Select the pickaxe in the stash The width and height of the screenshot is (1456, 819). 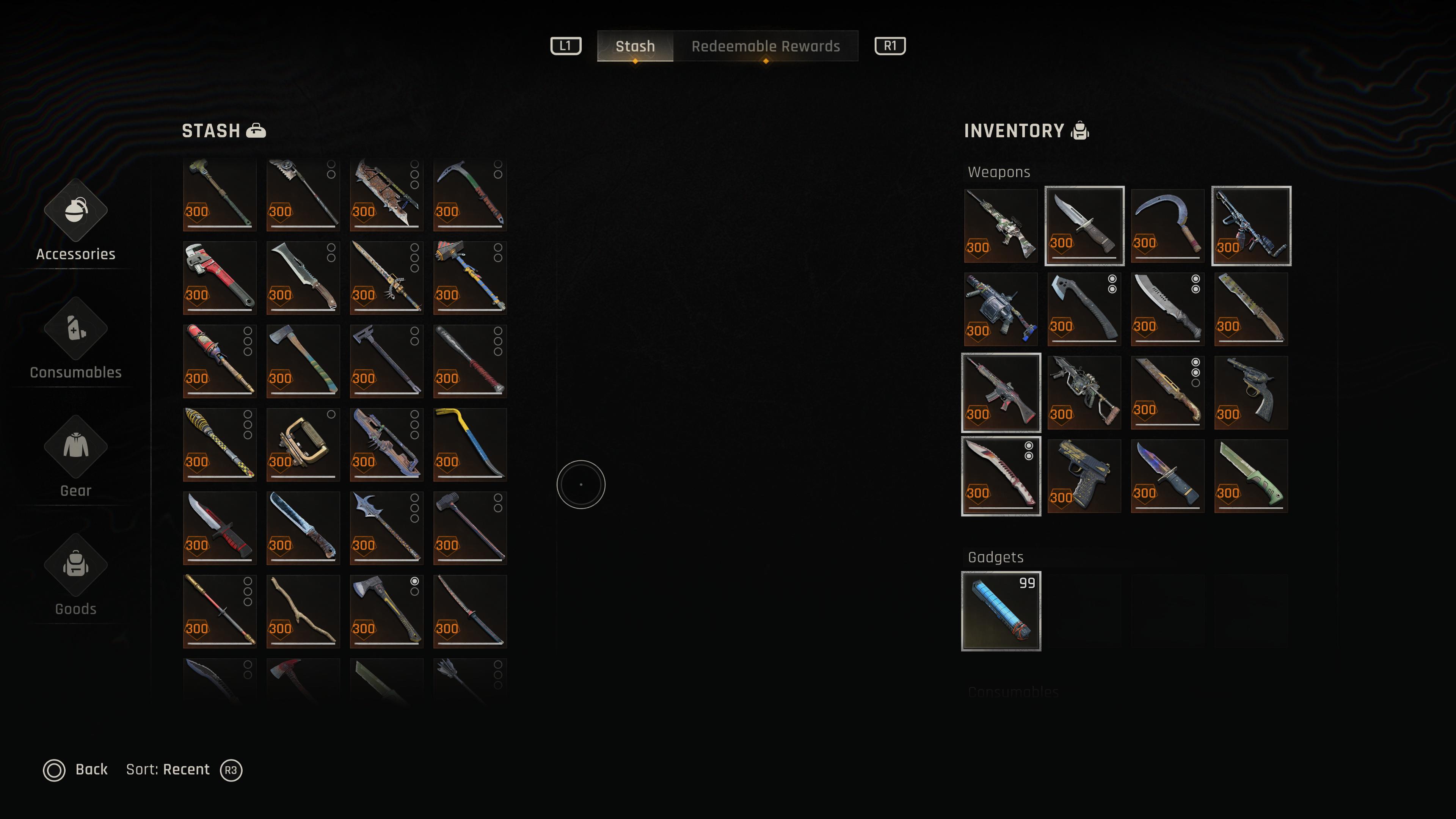click(470, 195)
